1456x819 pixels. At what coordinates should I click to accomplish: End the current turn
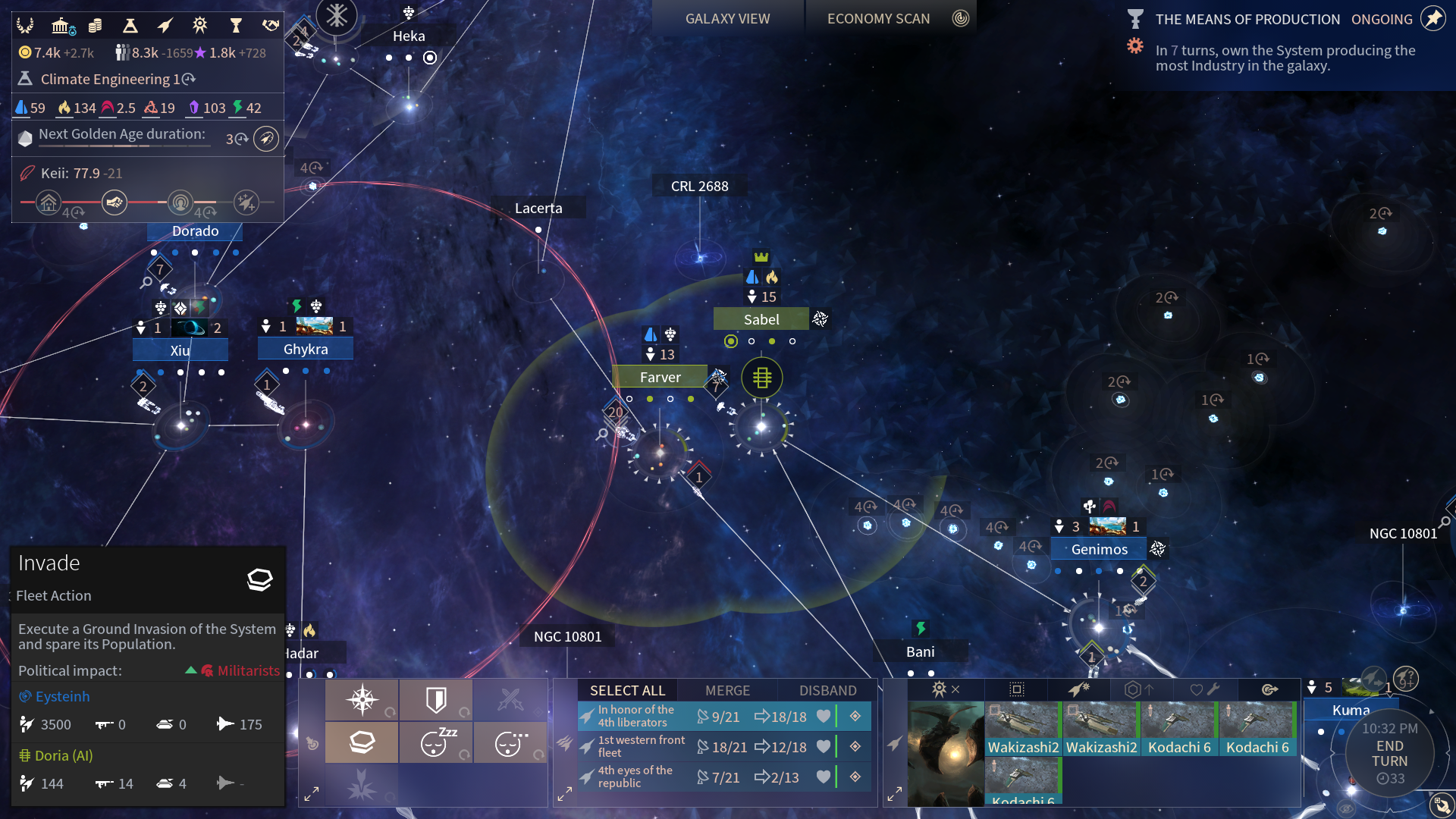pyautogui.click(x=1389, y=753)
